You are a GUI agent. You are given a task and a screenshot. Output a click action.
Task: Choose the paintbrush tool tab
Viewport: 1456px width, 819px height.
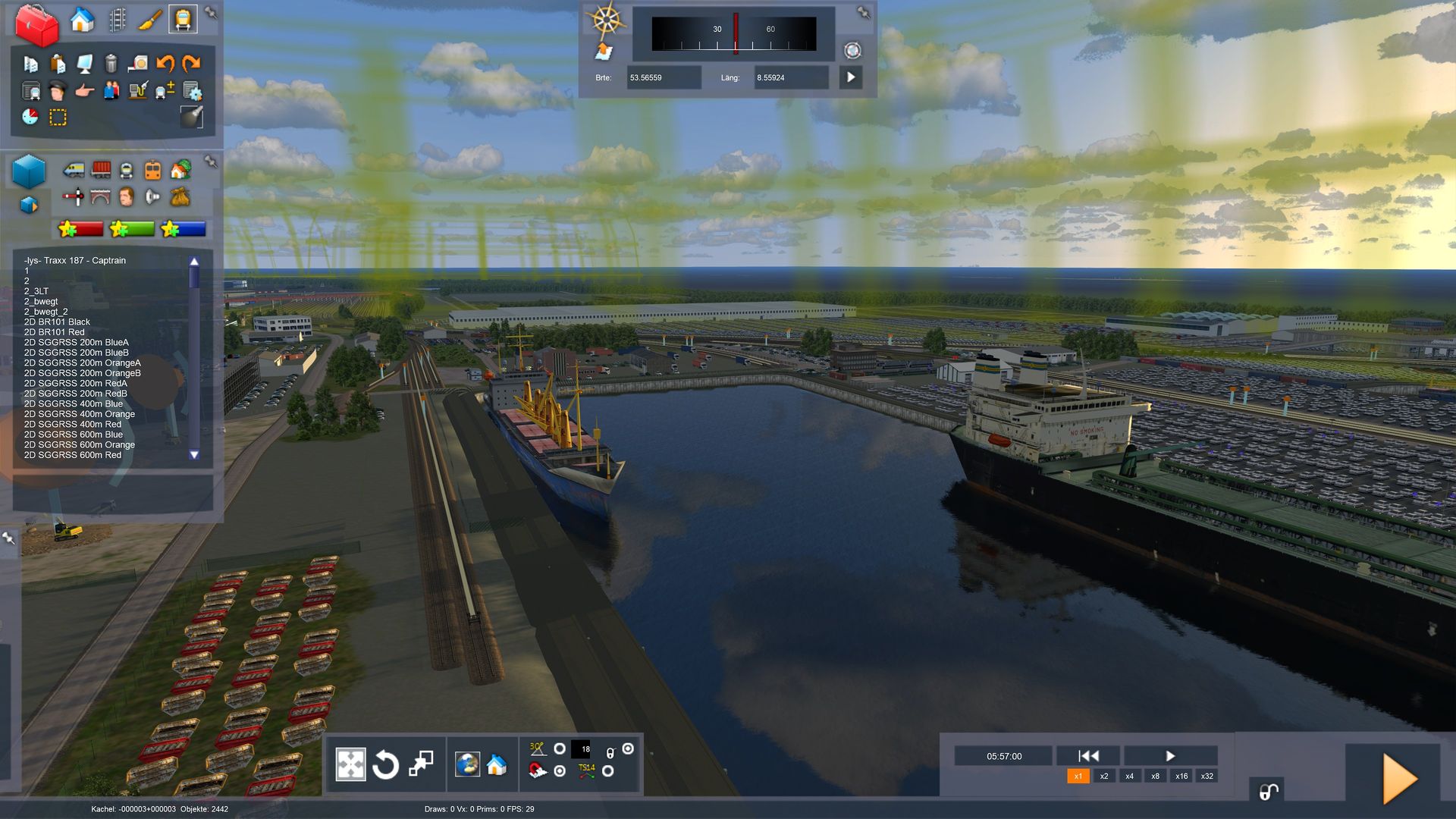click(x=150, y=20)
